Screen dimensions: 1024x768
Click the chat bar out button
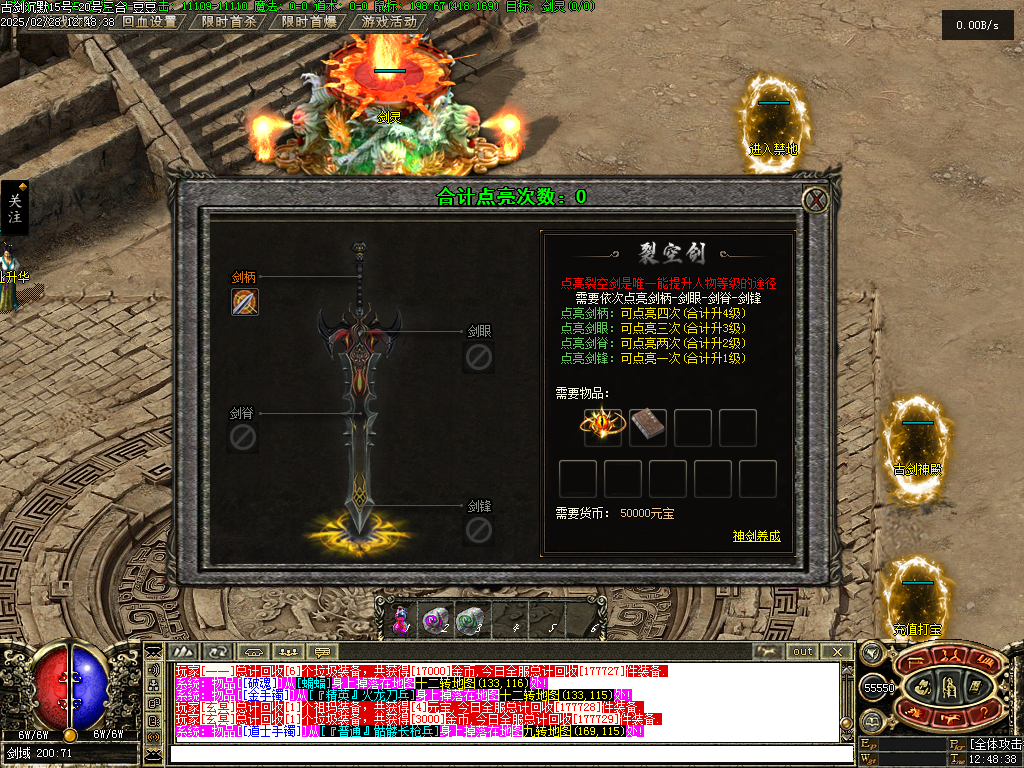[x=803, y=651]
